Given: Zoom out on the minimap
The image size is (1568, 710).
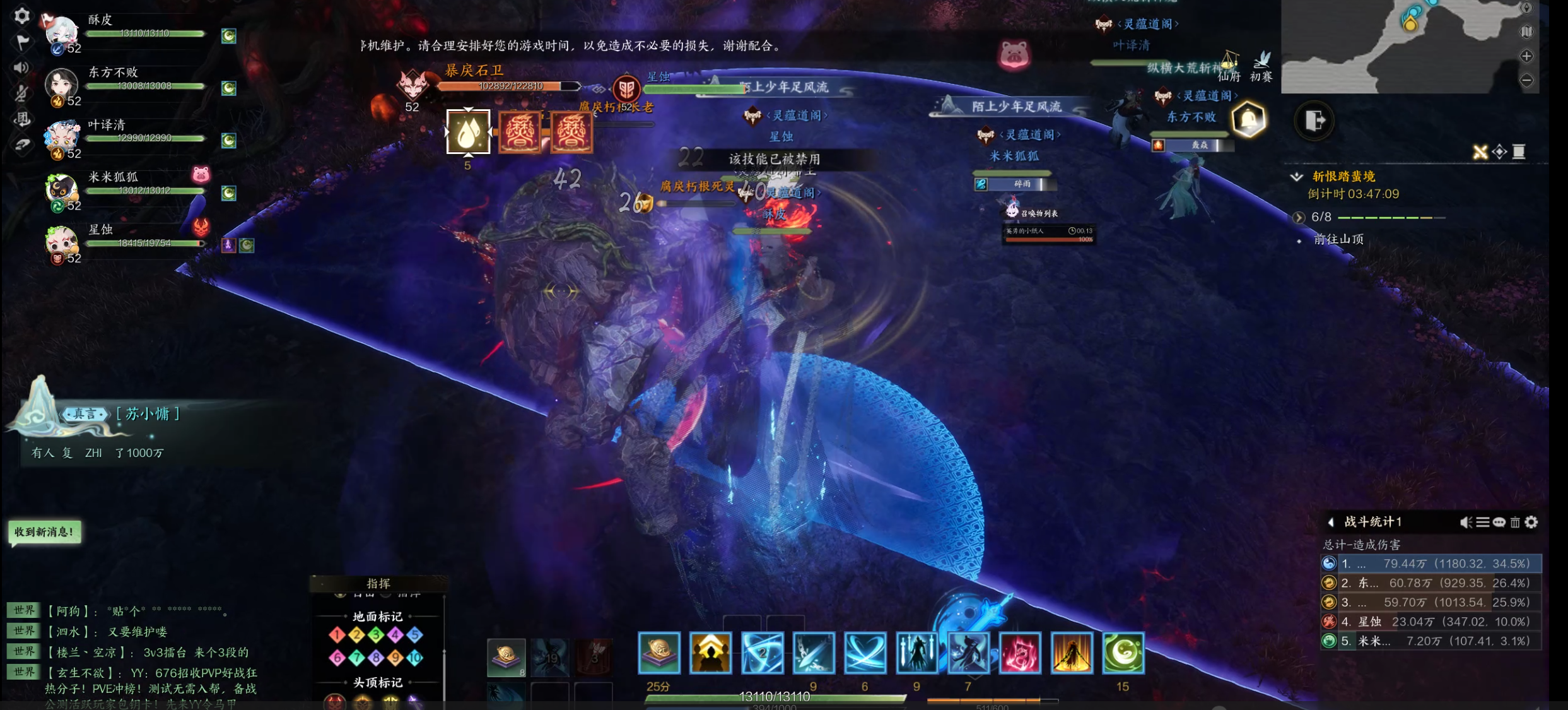Looking at the screenshot, I should (x=1526, y=80).
